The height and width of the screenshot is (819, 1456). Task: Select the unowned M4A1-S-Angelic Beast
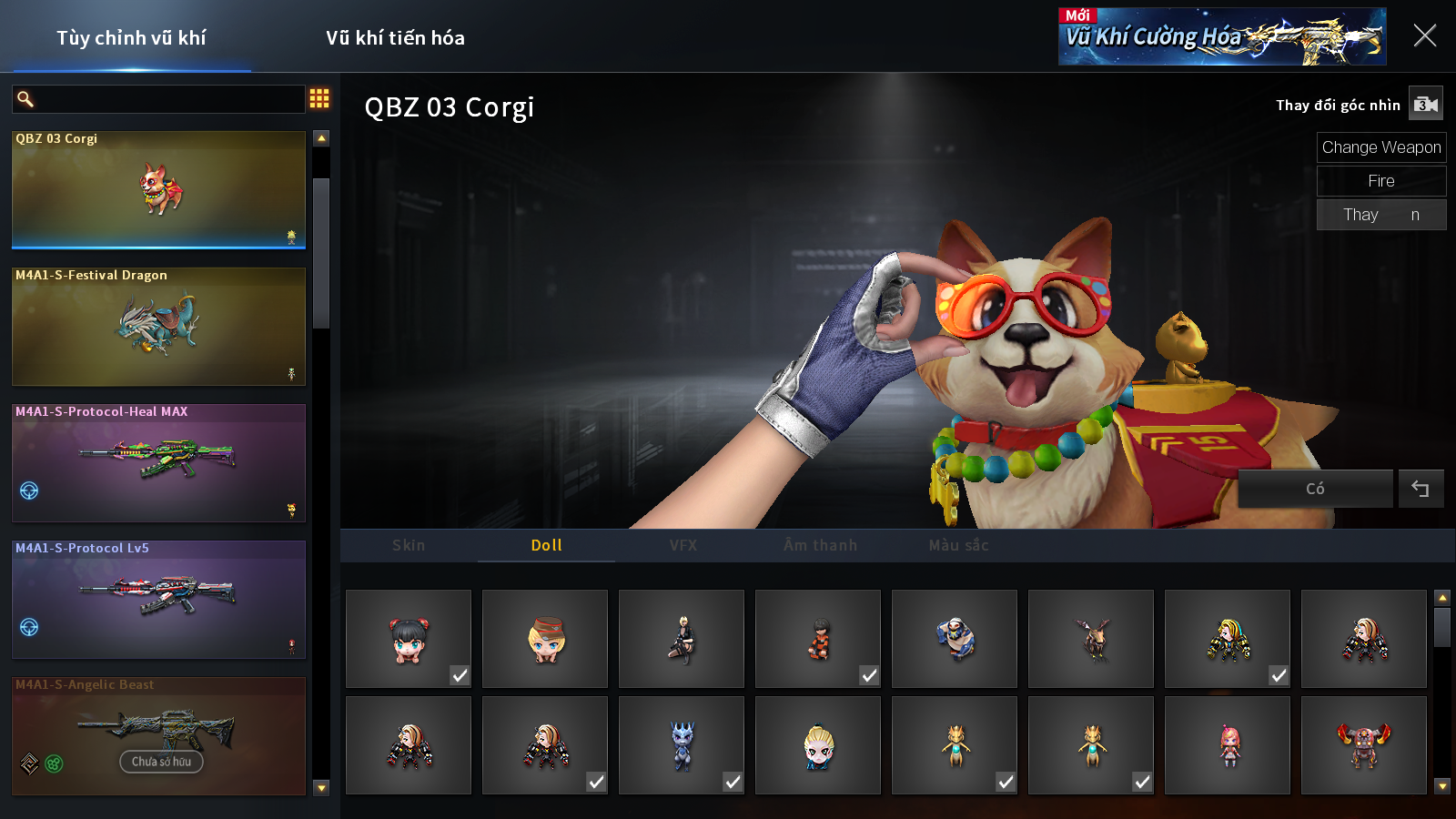click(x=158, y=736)
